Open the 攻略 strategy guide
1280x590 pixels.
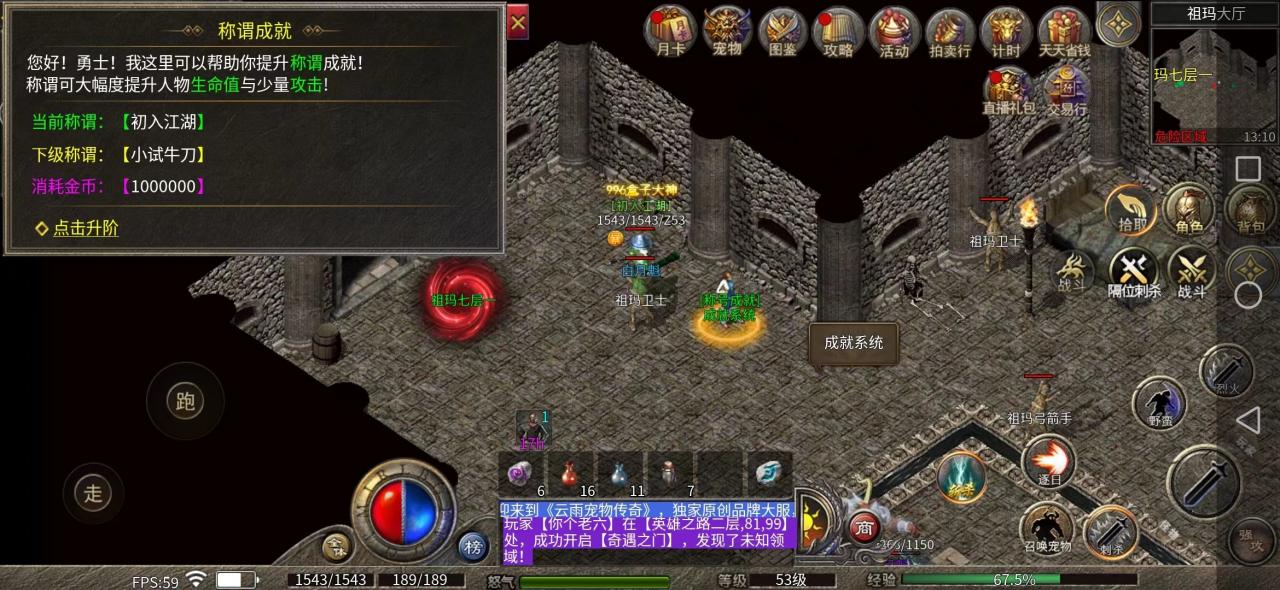838,32
